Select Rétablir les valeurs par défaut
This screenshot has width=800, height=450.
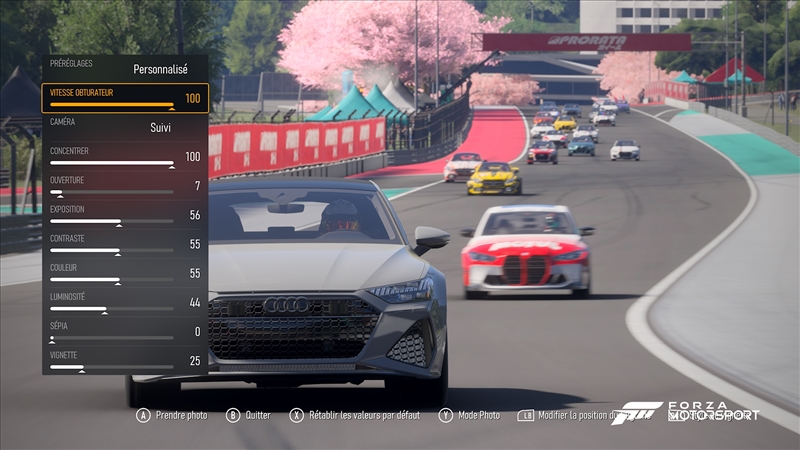(x=355, y=415)
